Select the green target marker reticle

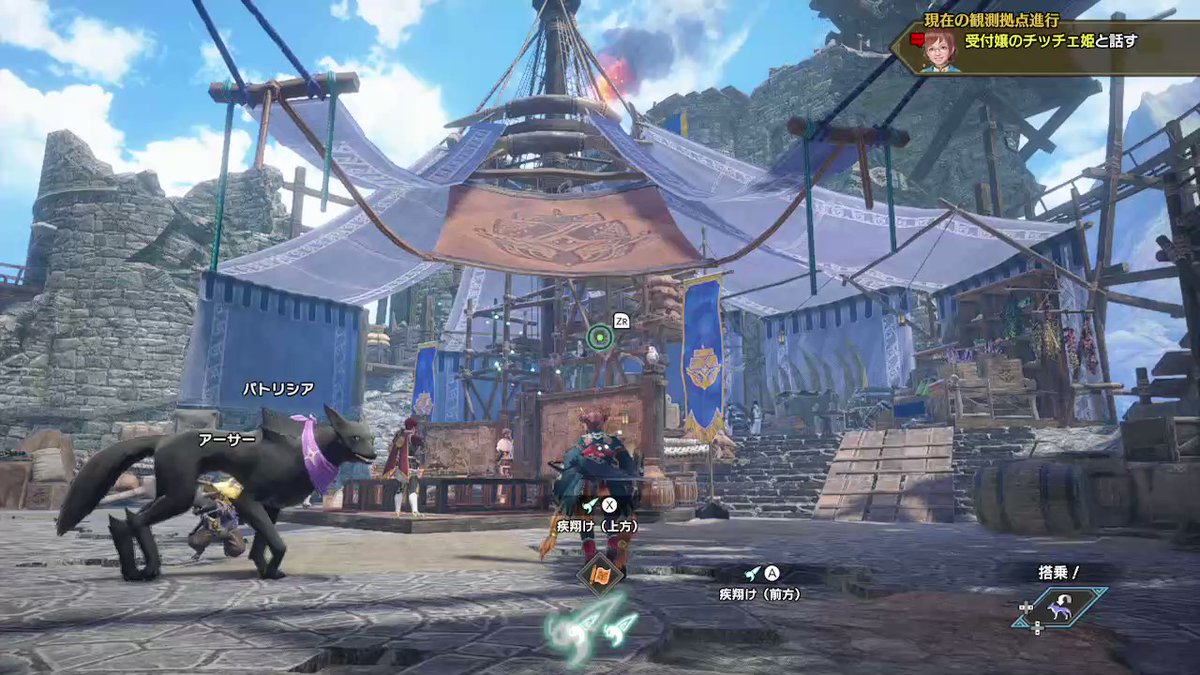599,337
